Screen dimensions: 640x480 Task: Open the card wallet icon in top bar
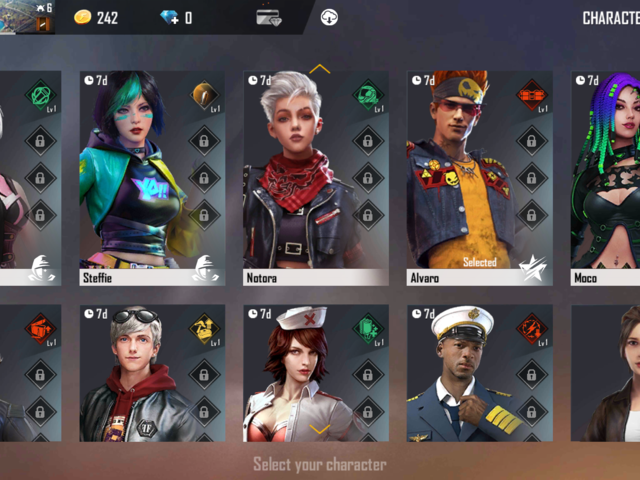click(x=268, y=17)
